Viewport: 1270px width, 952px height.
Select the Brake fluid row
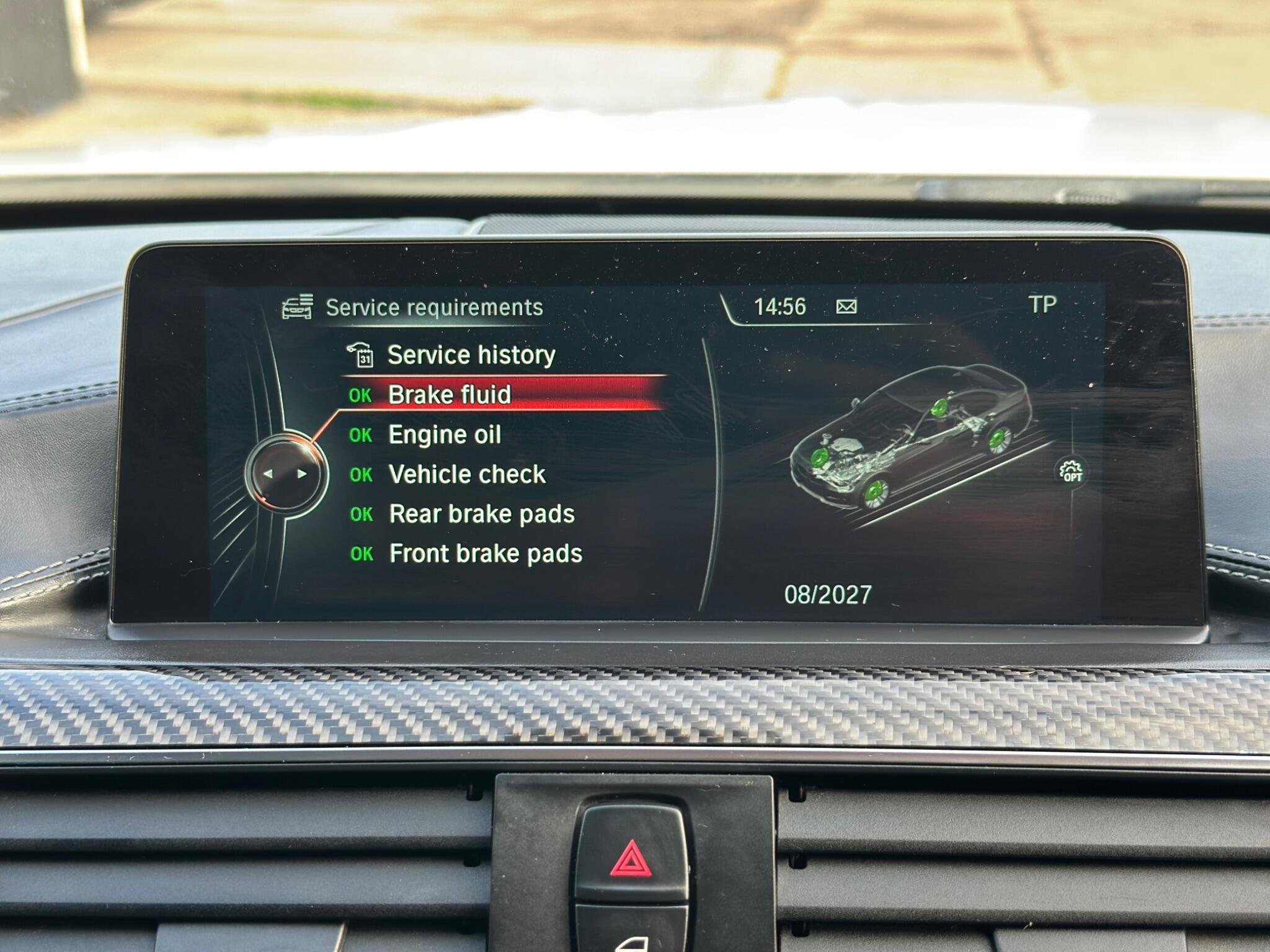tap(449, 395)
